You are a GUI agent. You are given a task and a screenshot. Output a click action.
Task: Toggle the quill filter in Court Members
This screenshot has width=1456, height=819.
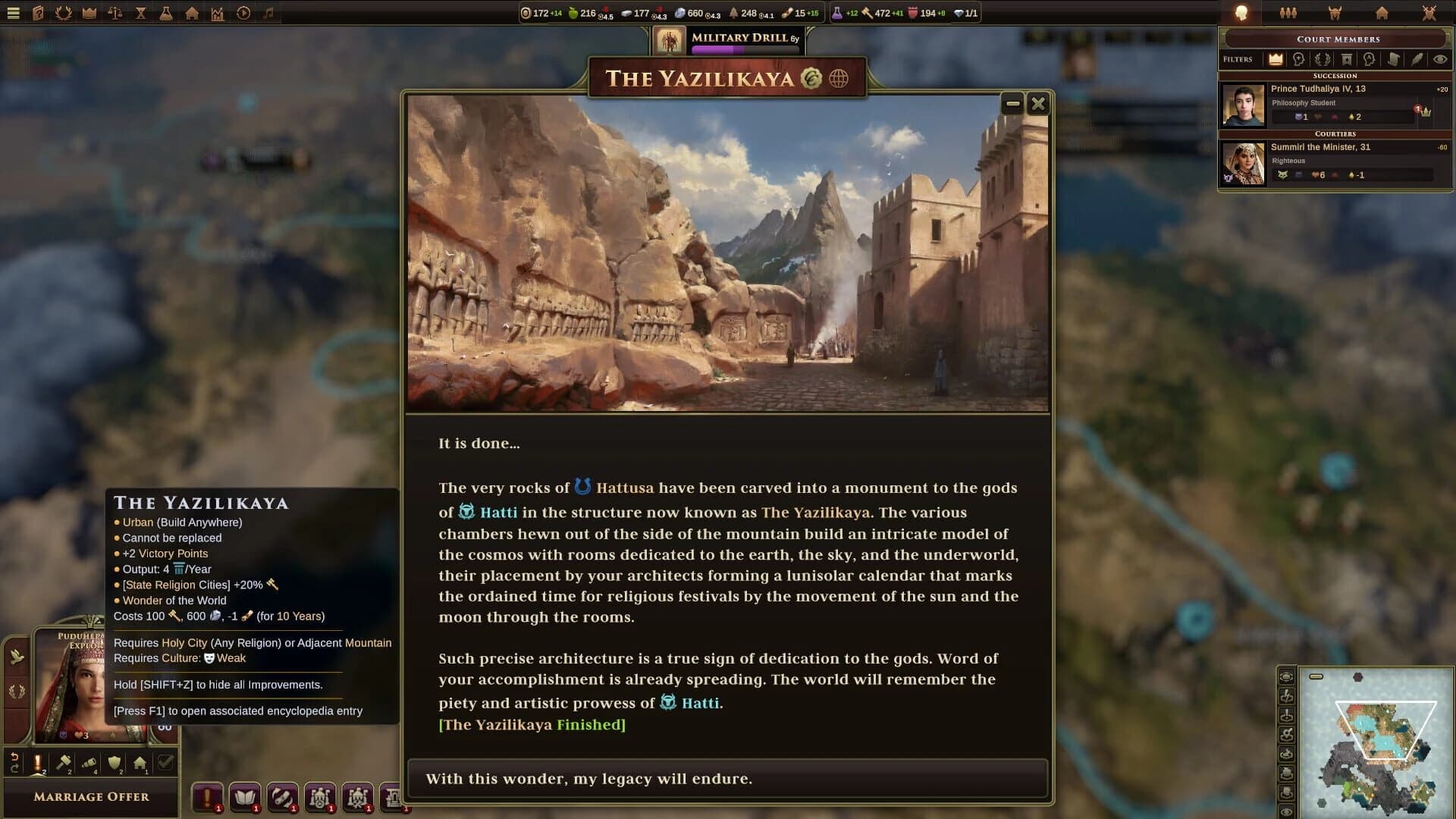(x=1417, y=59)
